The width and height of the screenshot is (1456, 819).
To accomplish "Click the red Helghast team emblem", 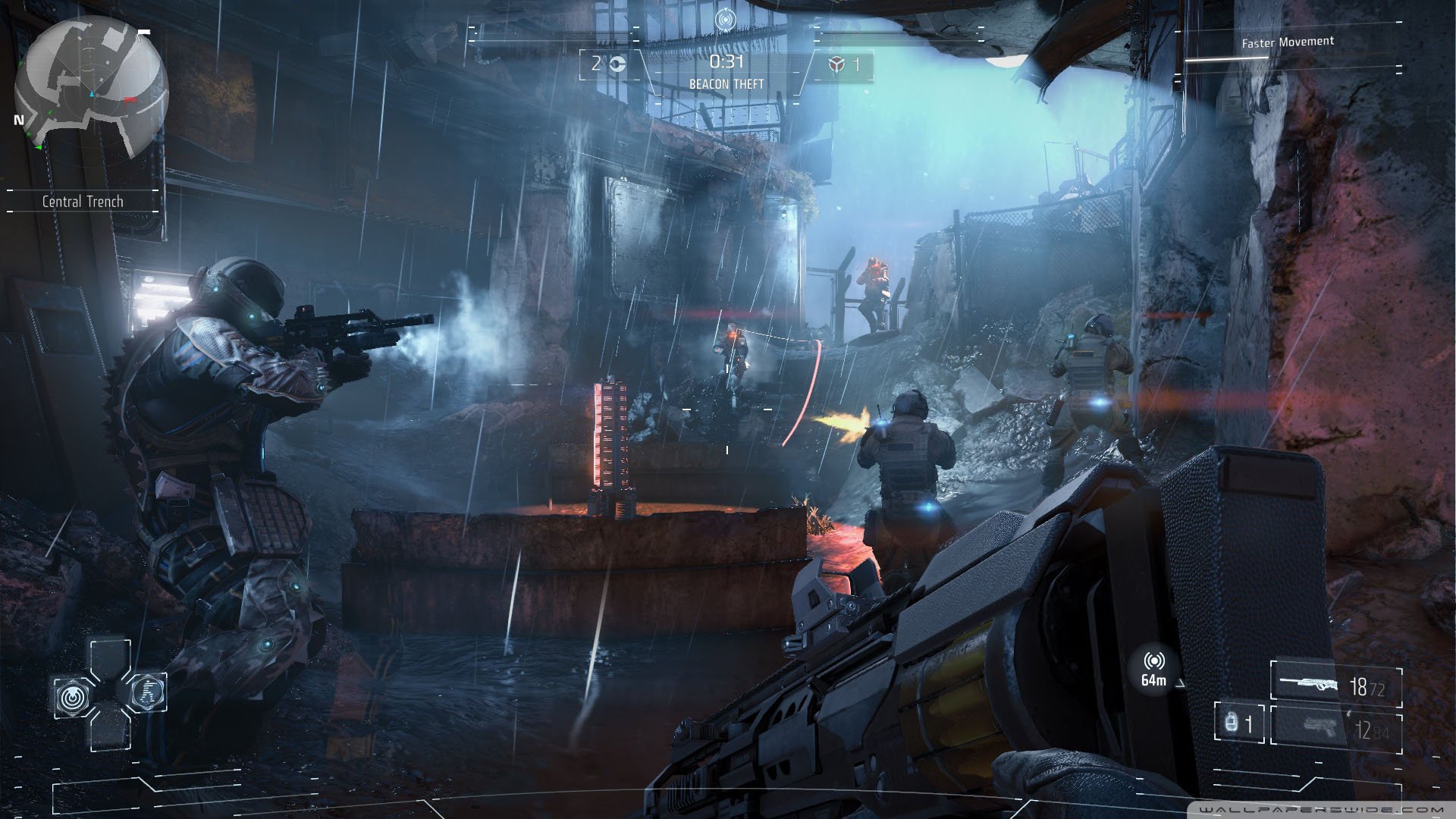I will coord(836,65).
